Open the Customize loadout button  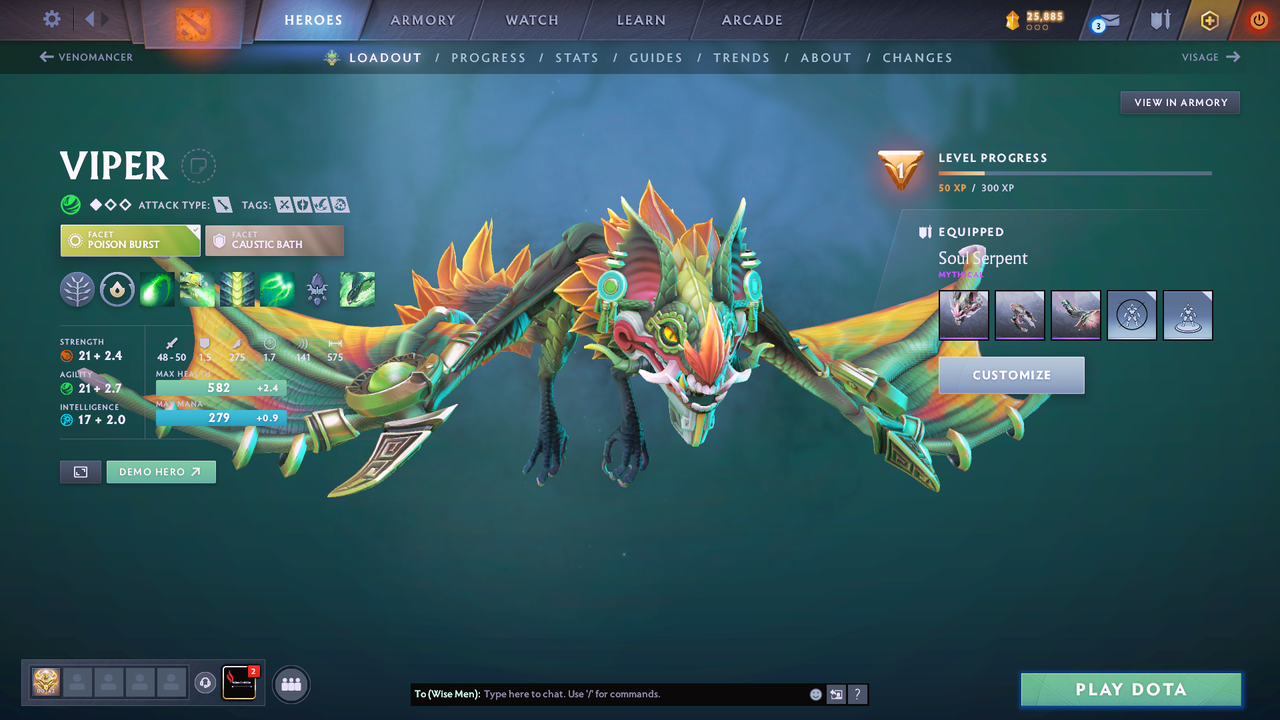coord(1011,375)
